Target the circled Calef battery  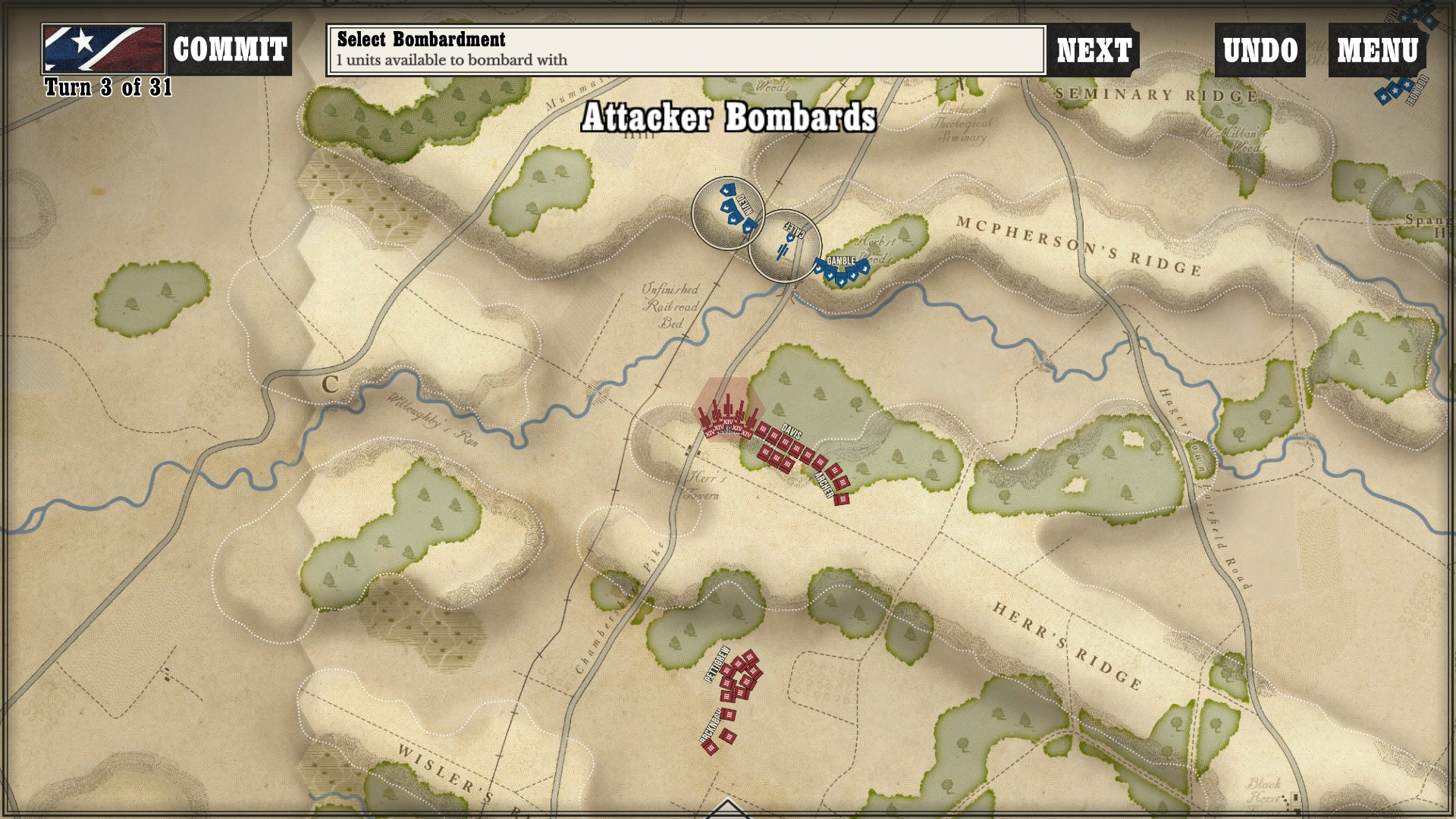[x=786, y=246]
